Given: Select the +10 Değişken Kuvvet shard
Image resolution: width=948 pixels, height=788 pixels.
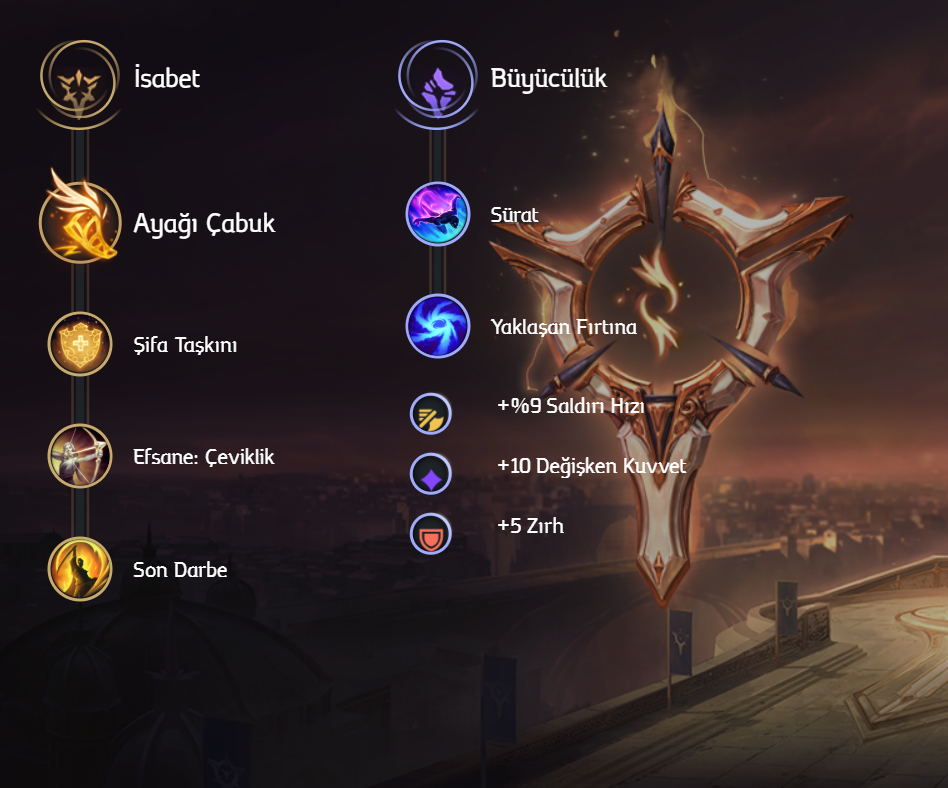Looking at the screenshot, I should coord(431,474).
